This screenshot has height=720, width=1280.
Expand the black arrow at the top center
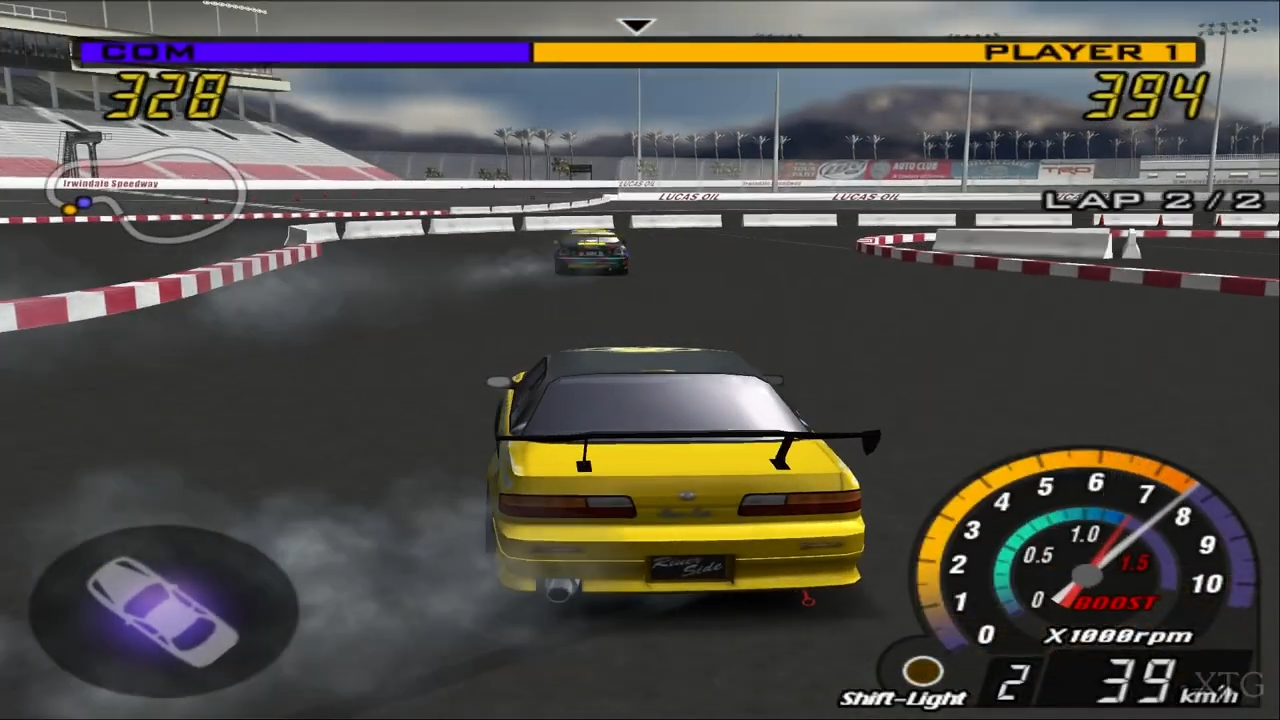point(638,24)
